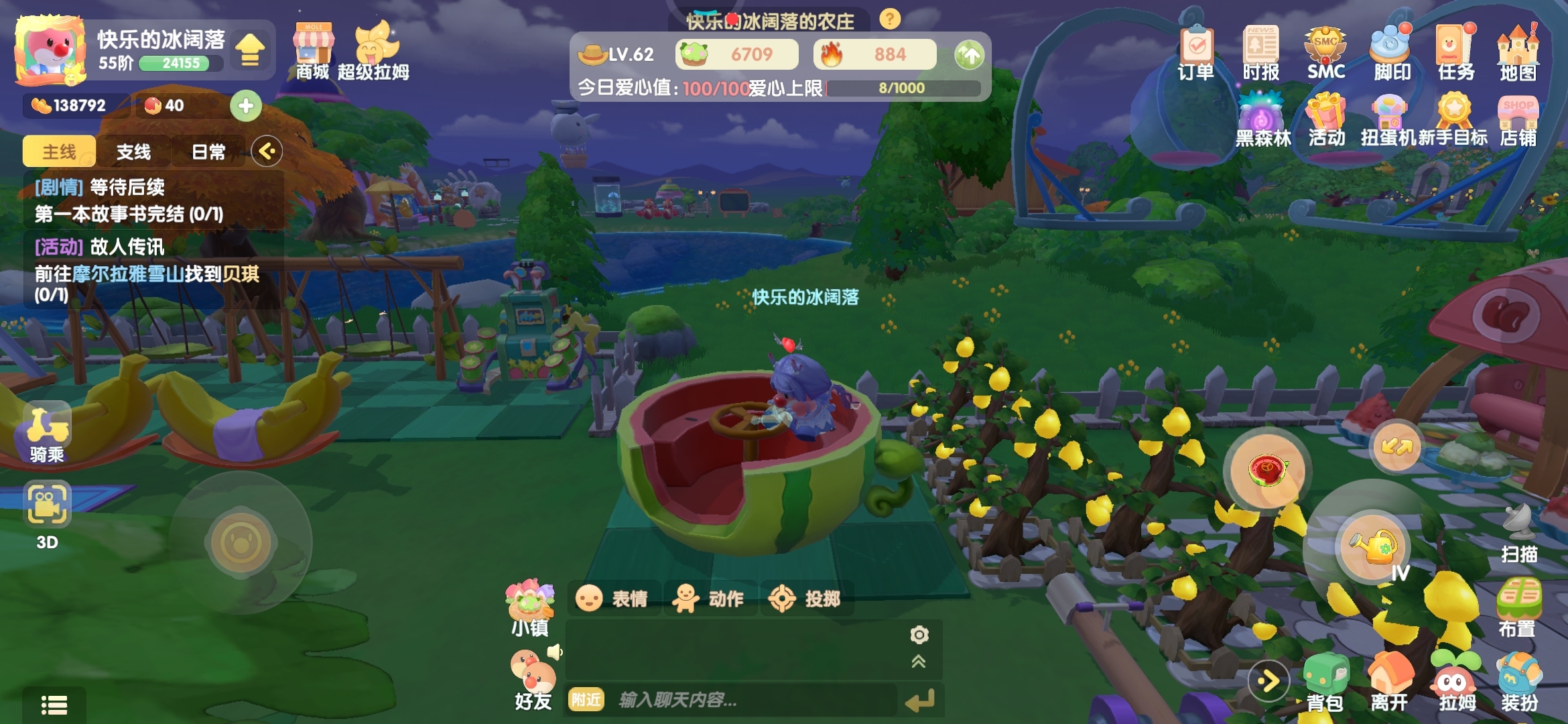This screenshot has width=1568, height=724.
Task: Collapse the quest tracker with arrow button
Action: [x=267, y=152]
